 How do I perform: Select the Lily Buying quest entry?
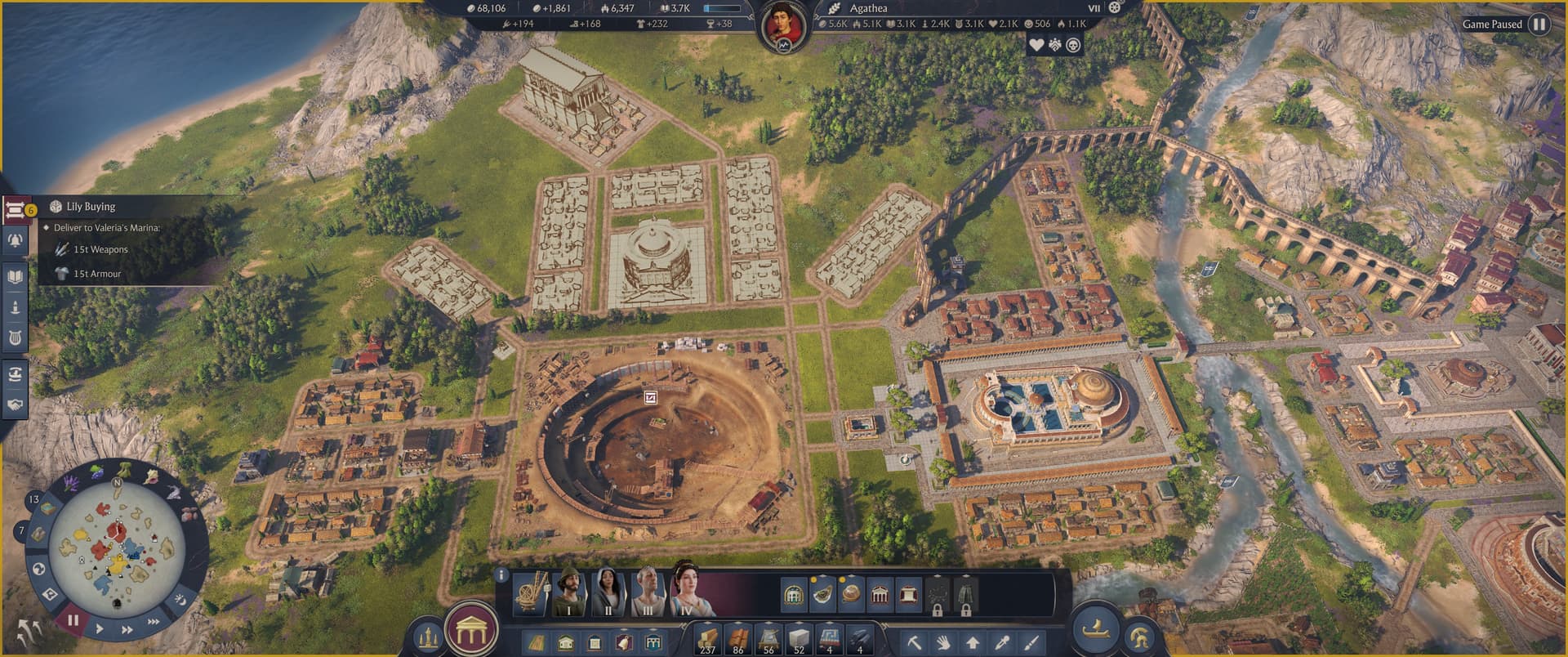91,207
